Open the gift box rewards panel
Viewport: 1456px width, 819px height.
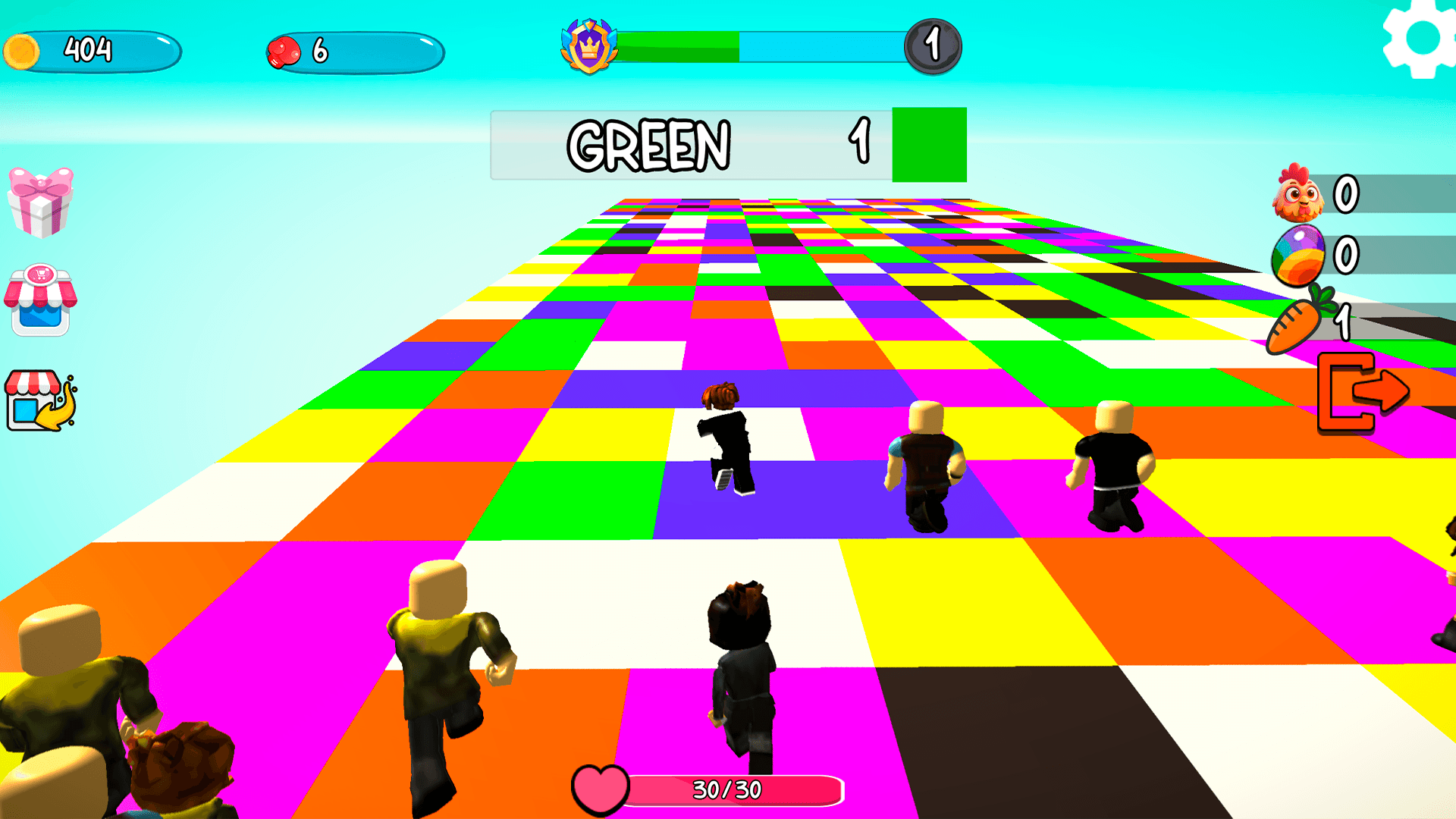[42, 204]
